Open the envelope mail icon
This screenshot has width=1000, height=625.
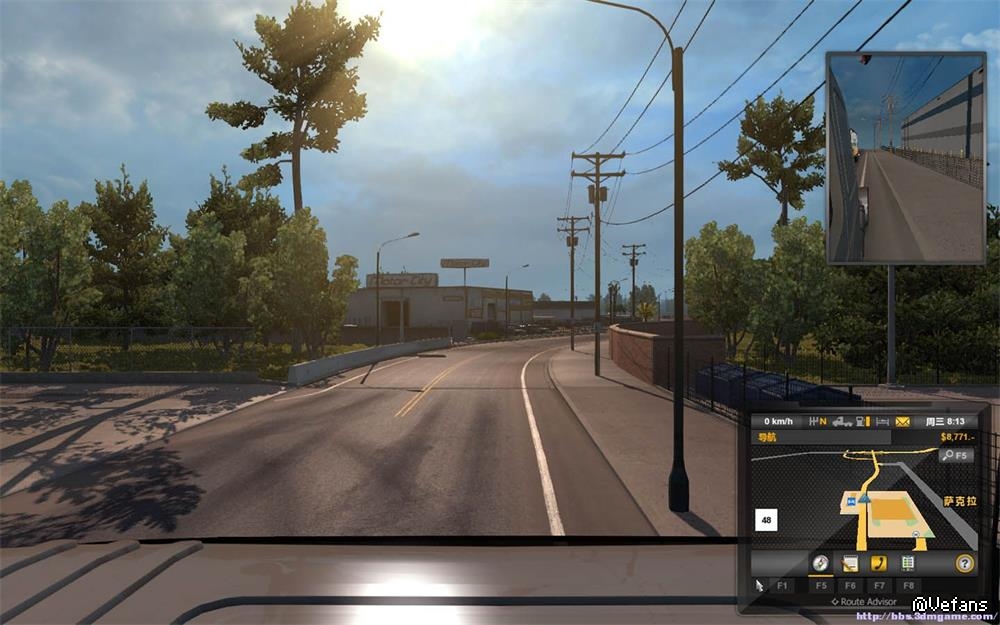[903, 422]
